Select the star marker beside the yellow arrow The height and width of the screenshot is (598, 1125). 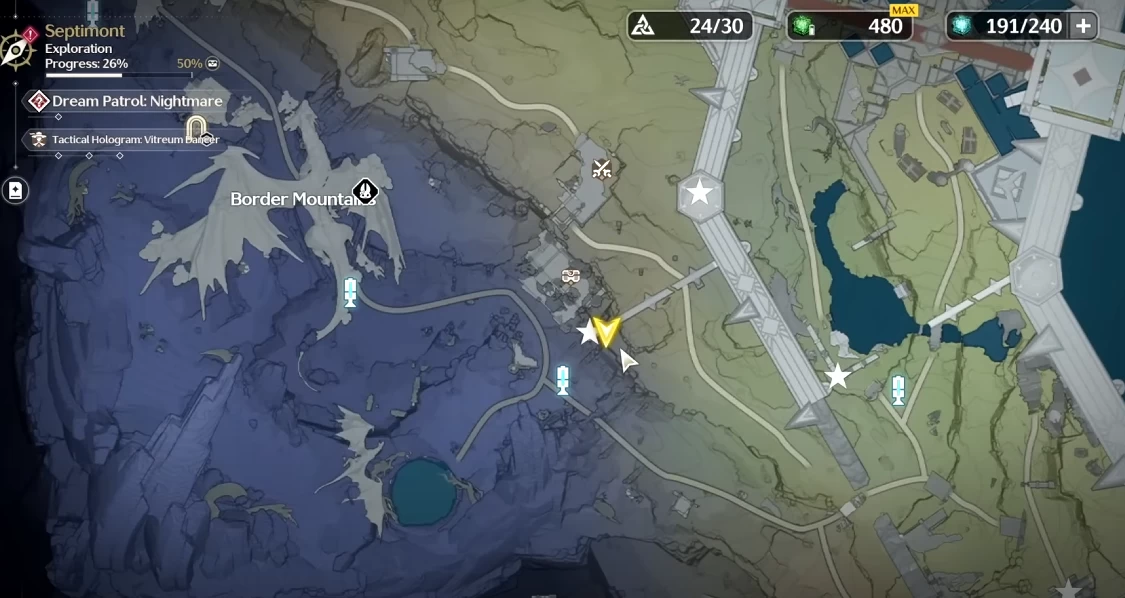(587, 332)
